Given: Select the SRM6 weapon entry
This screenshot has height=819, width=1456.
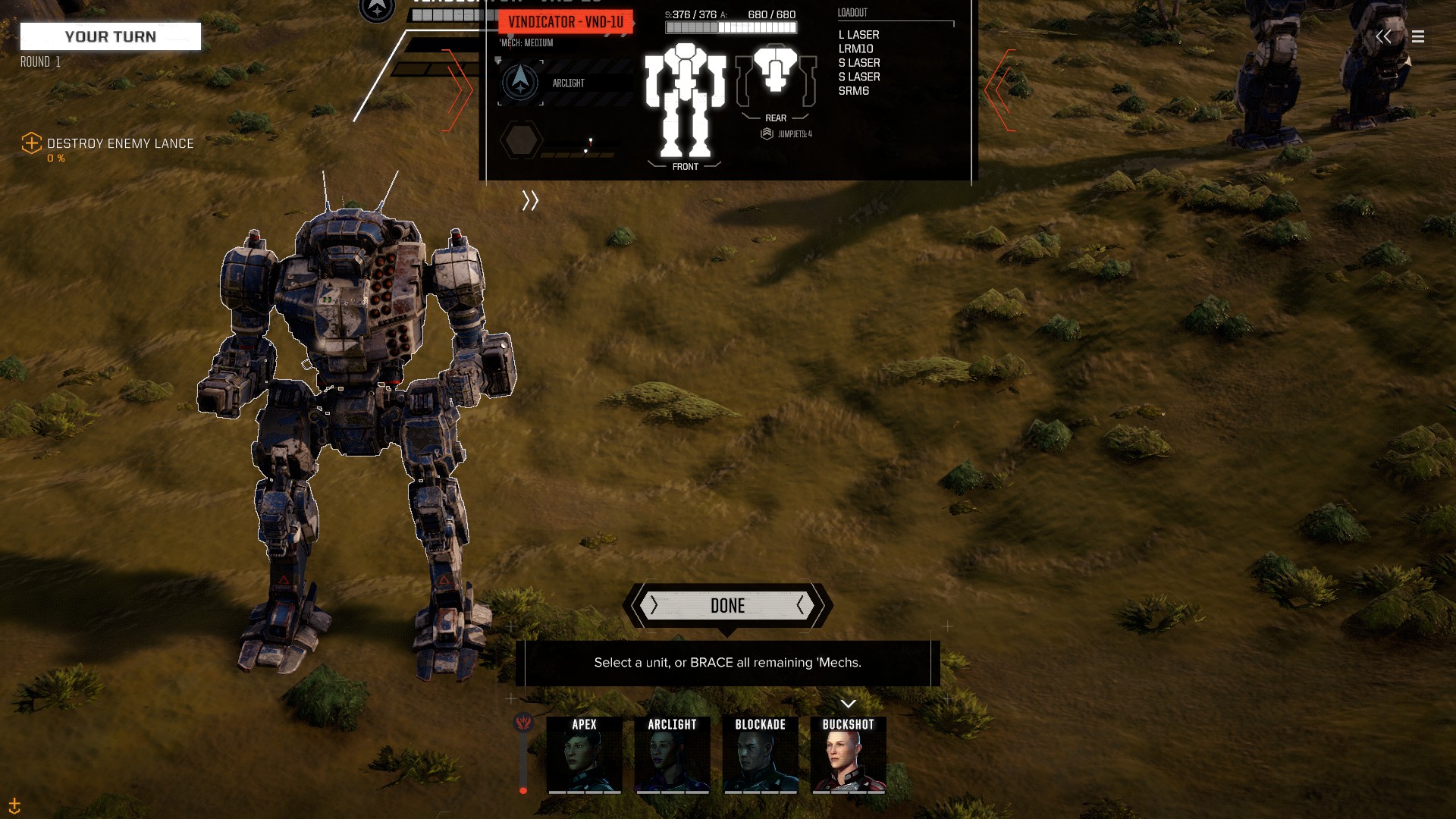Looking at the screenshot, I should click(853, 91).
